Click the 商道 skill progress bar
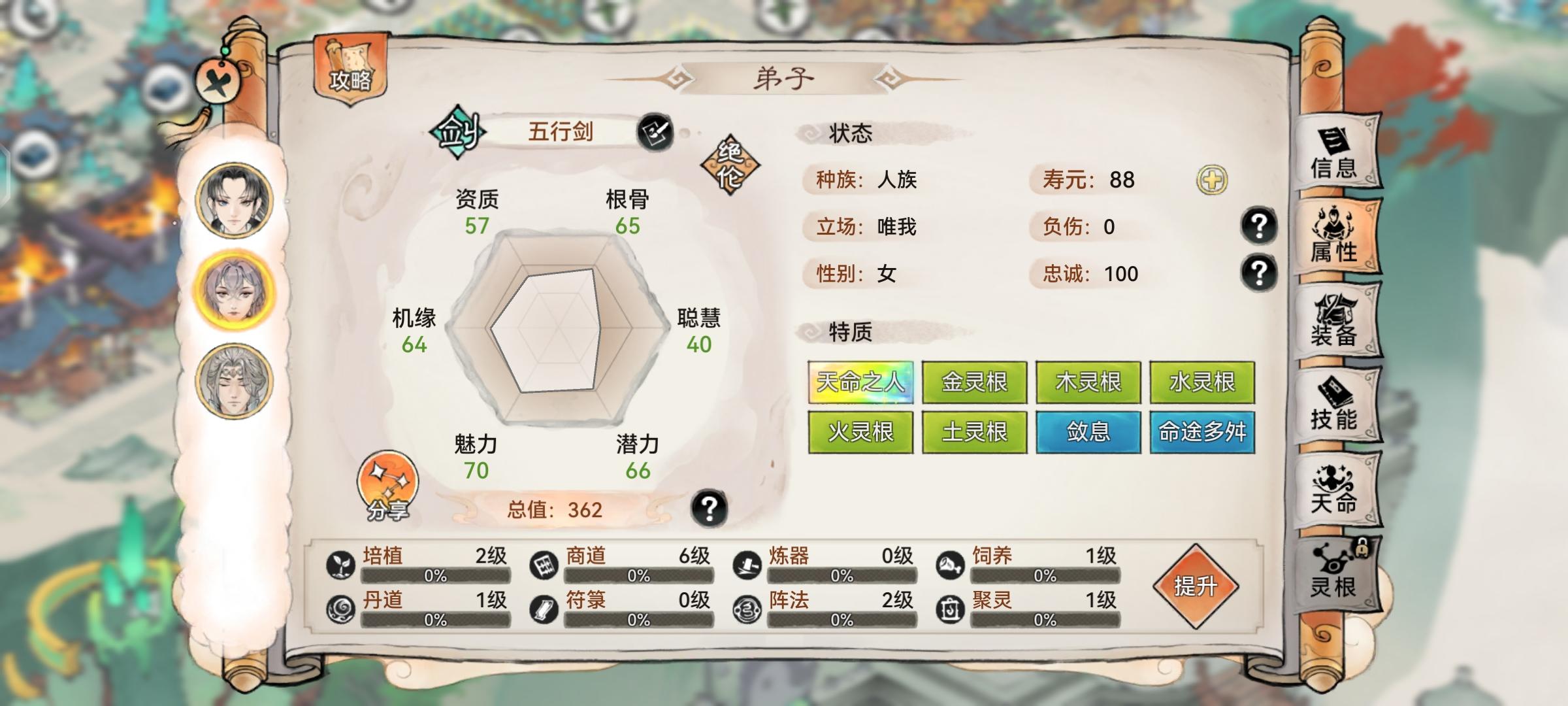Screen dimensions: 1568x706 637,577
